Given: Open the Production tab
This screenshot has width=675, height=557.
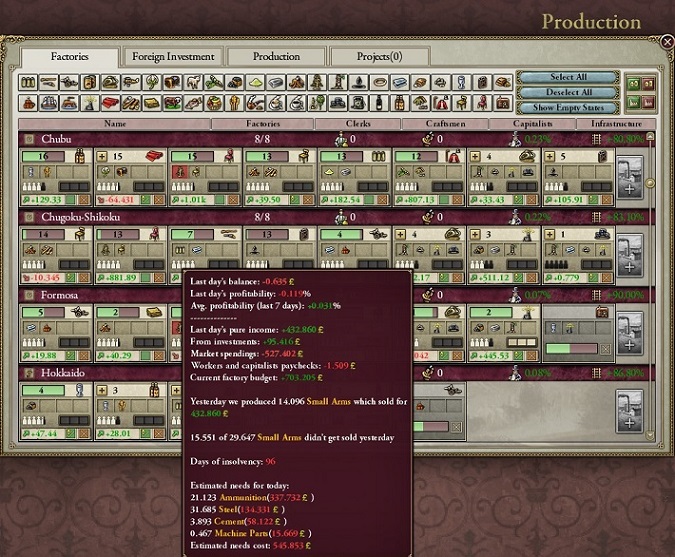Looking at the screenshot, I should (276, 57).
